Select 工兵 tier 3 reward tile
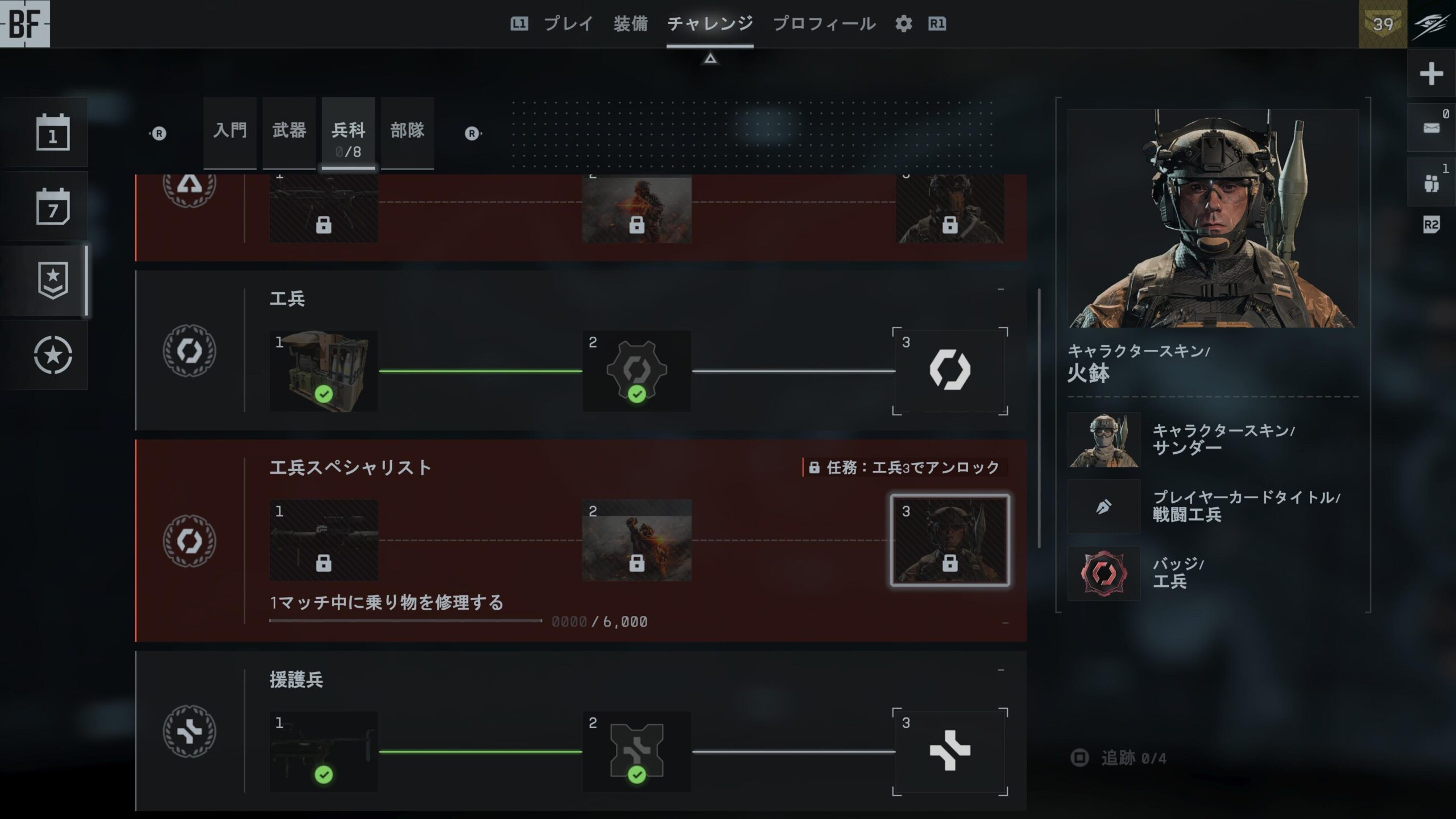 (950, 371)
